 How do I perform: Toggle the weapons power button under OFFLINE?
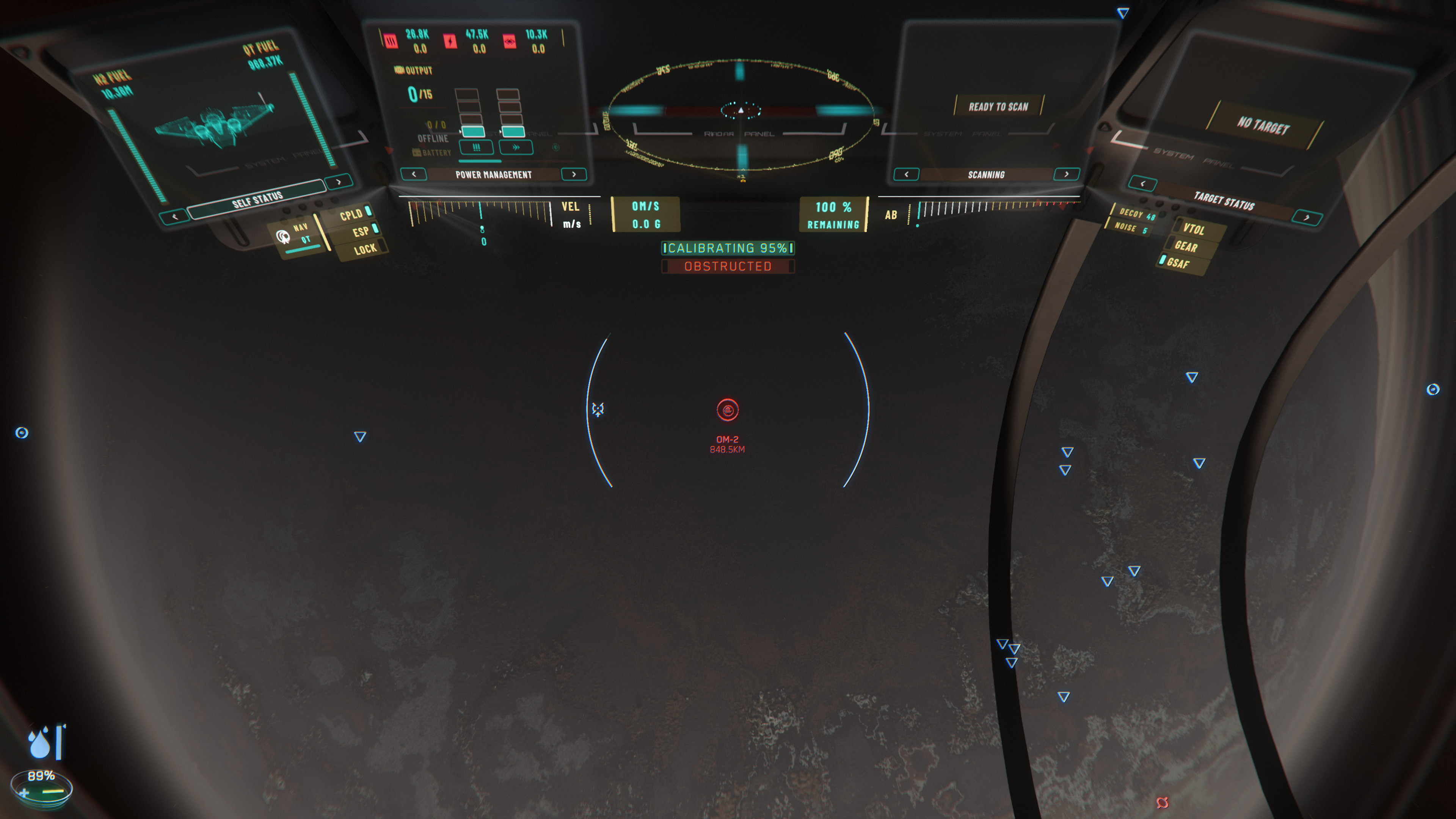coord(476,147)
